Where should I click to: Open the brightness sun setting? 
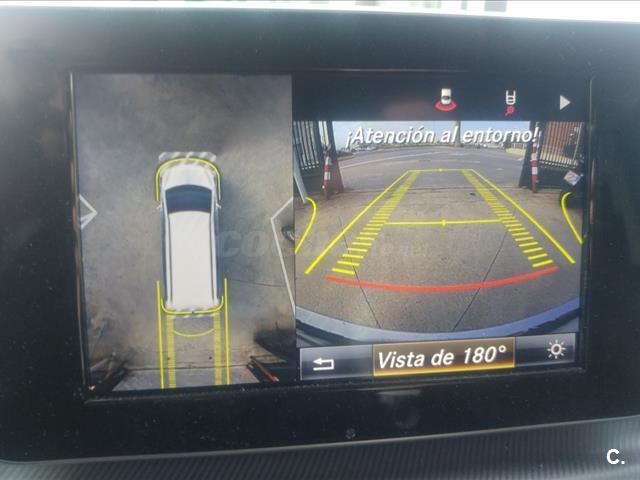(x=555, y=349)
